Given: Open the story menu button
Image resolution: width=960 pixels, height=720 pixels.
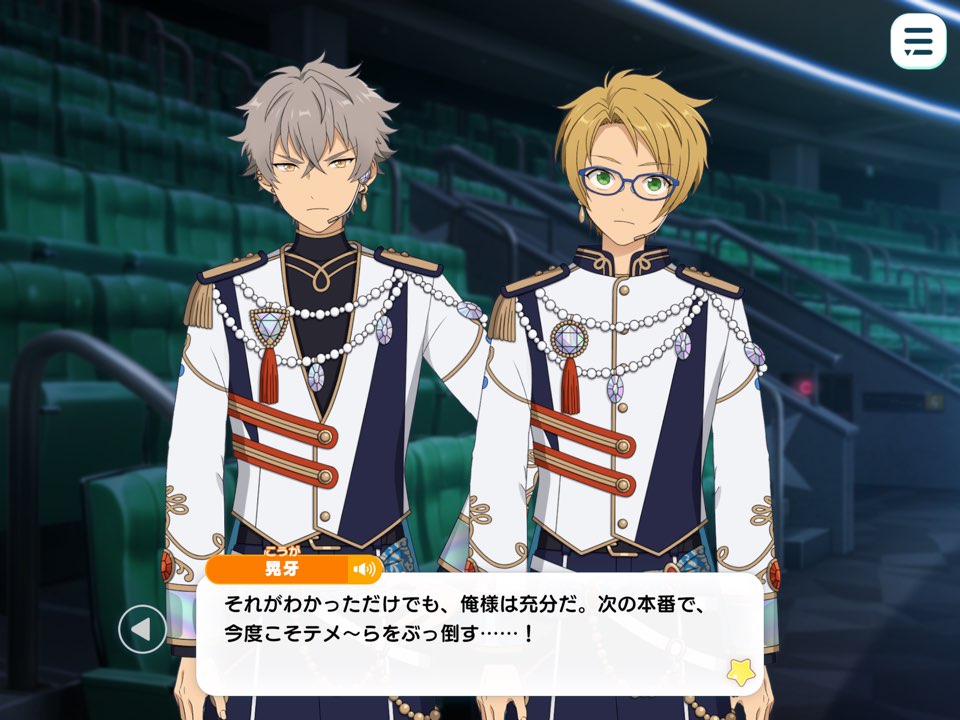Looking at the screenshot, I should pos(917,41).
